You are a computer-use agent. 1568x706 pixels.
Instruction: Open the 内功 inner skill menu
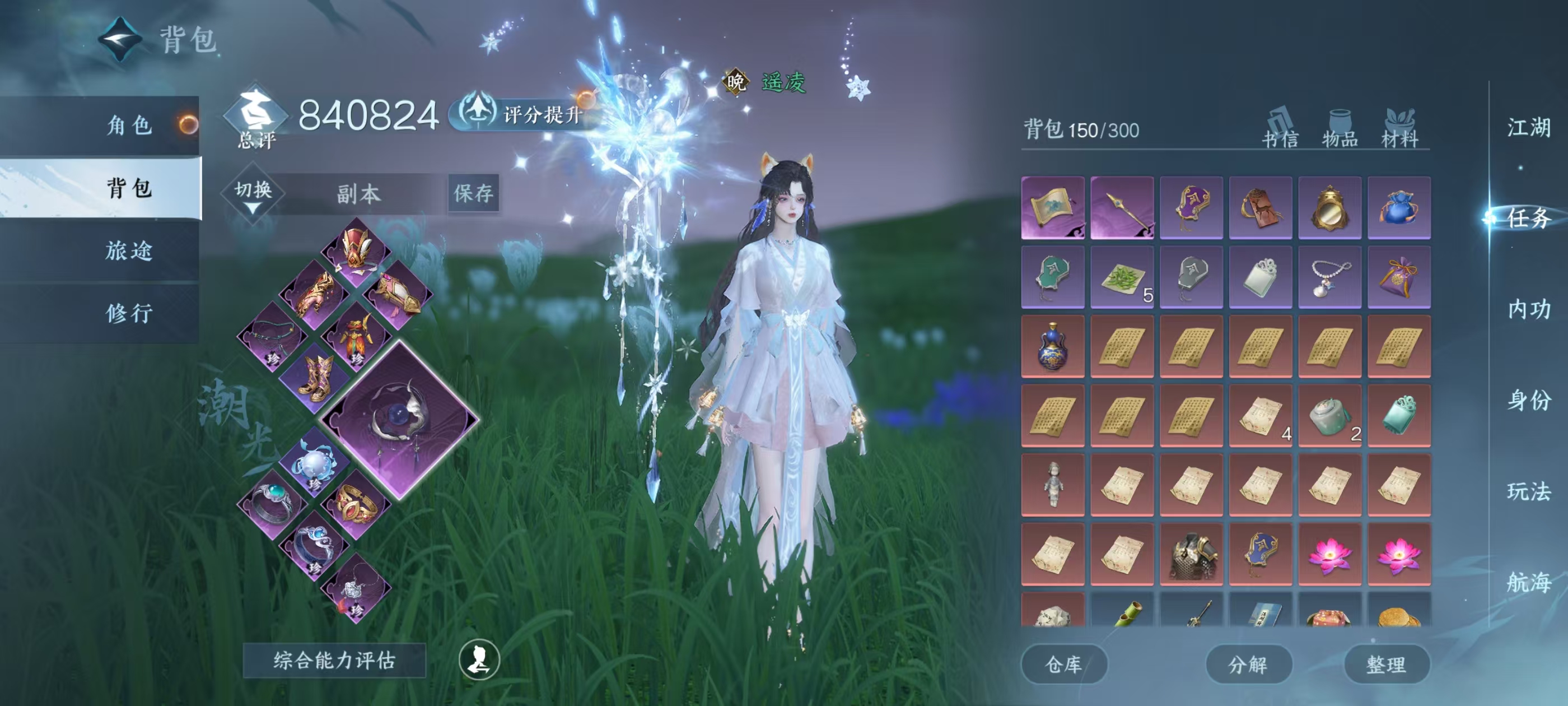(1528, 309)
